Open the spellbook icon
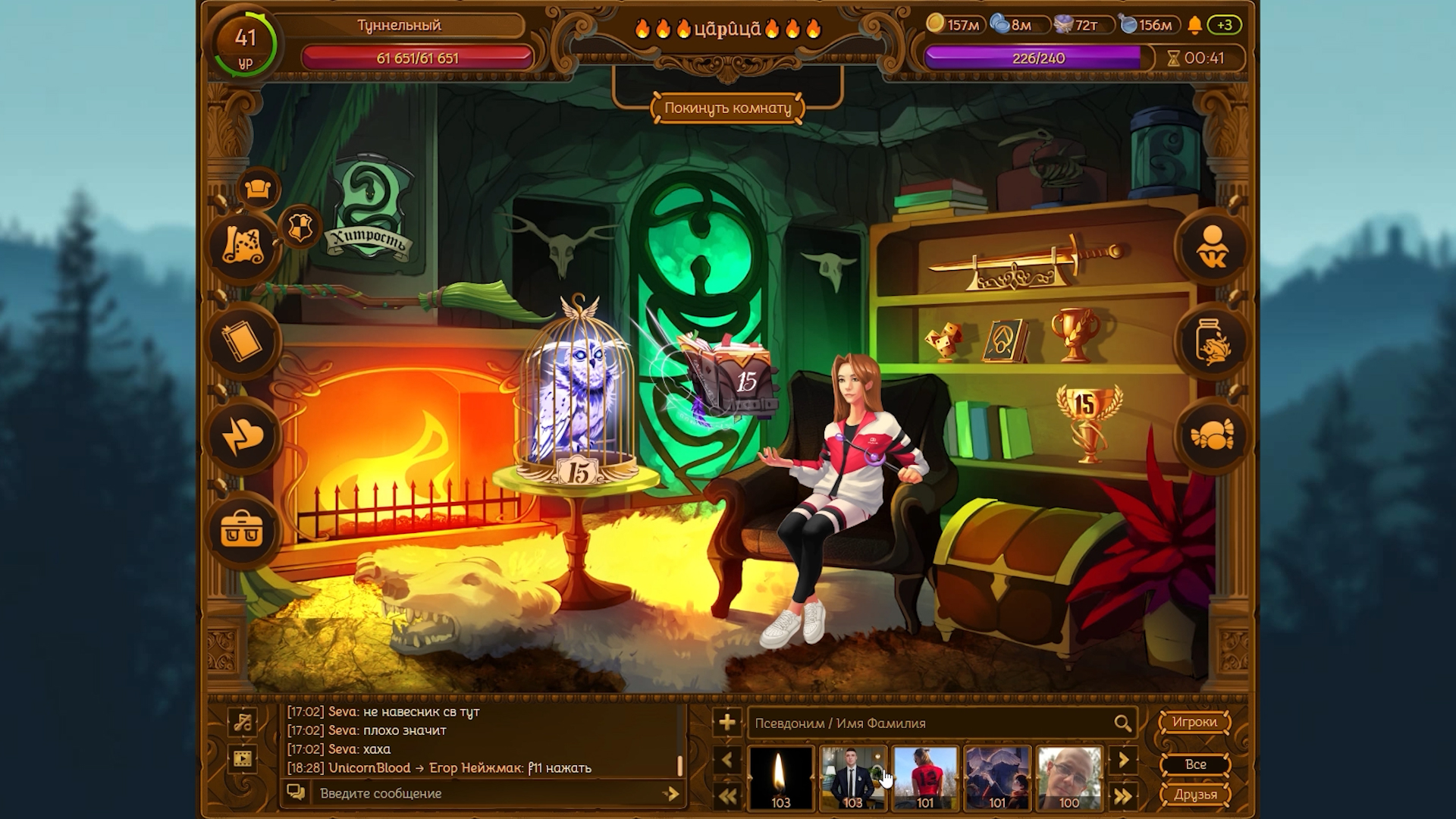Image resolution: width=1456 pixels, height=819 pixels. point(242,342)
